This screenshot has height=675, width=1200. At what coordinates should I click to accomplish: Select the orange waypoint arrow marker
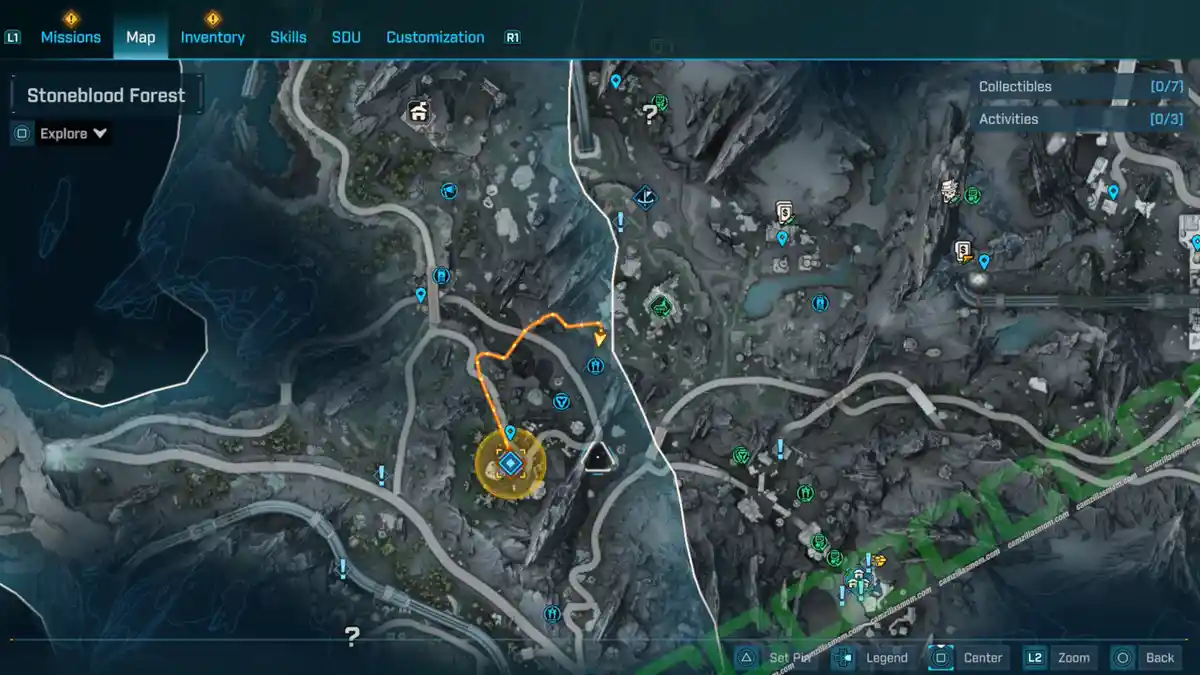point(600,337)
